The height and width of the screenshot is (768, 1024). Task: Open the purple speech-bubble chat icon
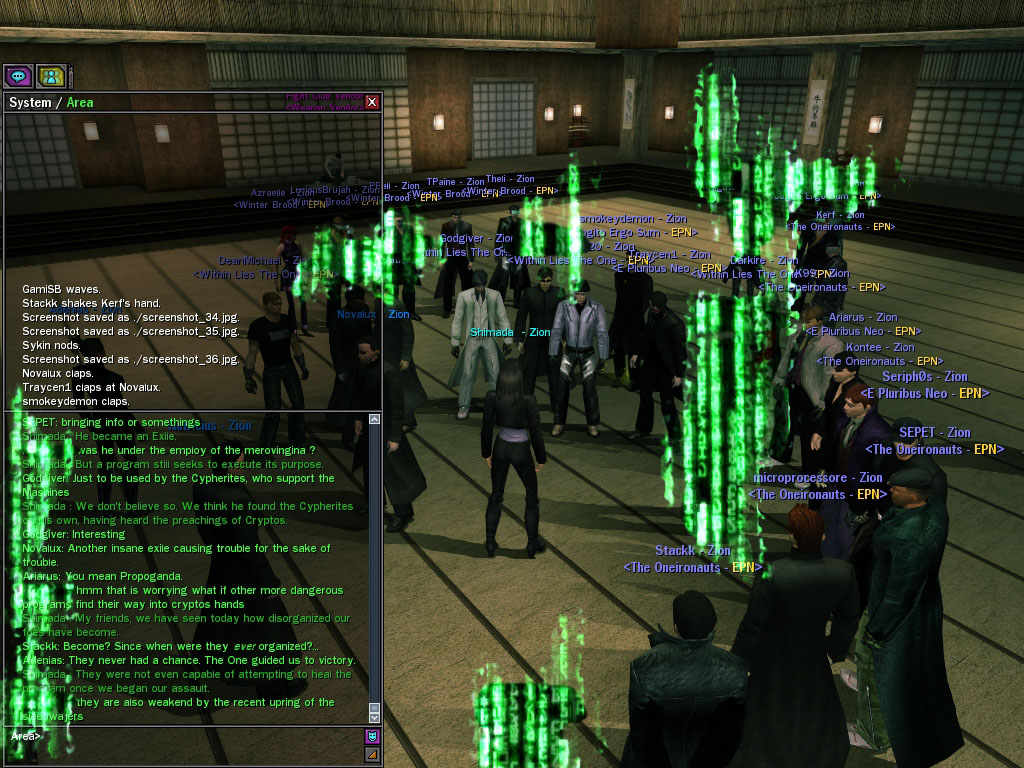pyautogui.click(x=18, y=76)
